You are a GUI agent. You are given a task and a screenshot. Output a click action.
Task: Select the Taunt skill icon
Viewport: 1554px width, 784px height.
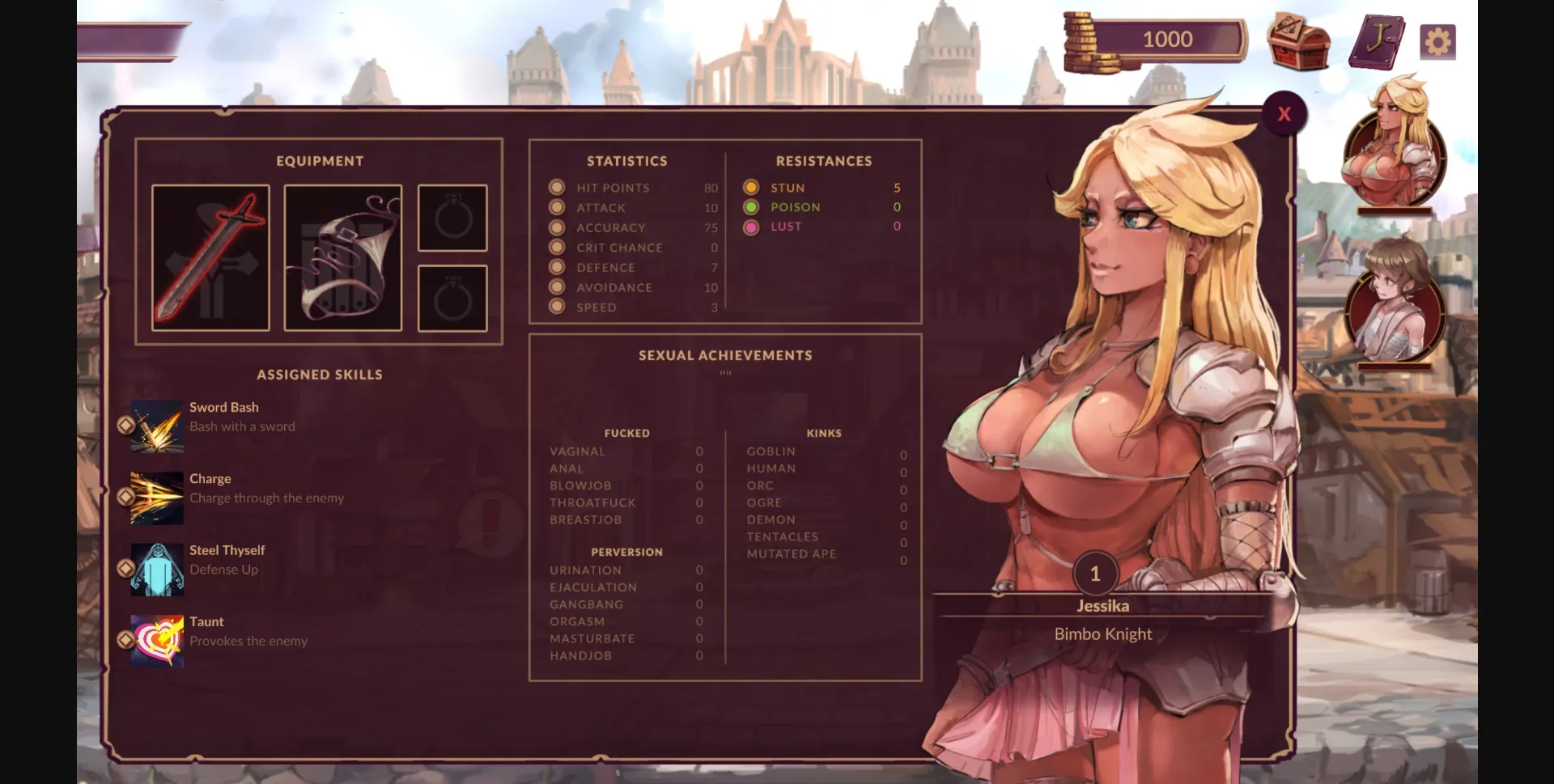(x=156, y=640)
